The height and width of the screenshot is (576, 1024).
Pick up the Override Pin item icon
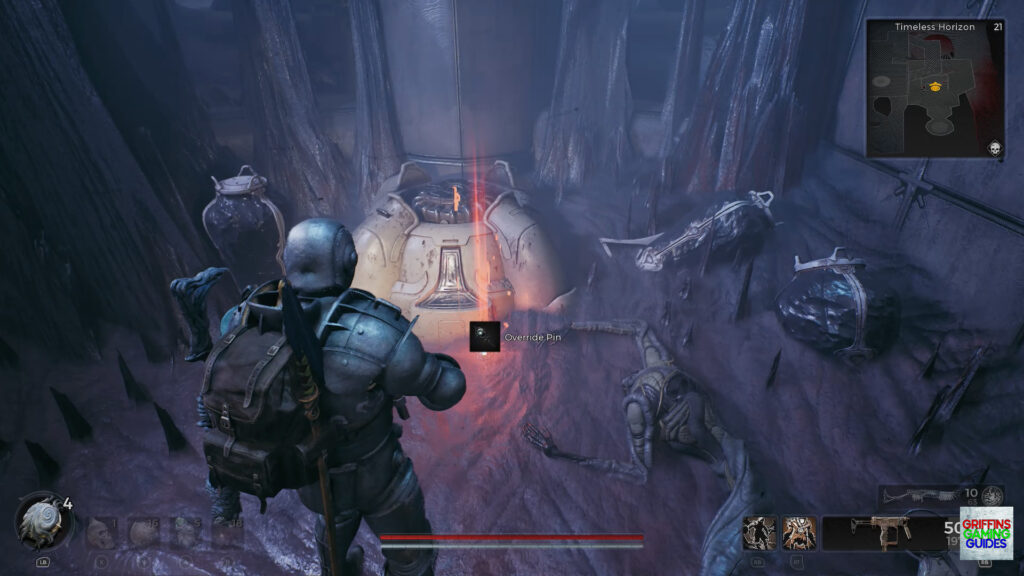tap(486, 337)
